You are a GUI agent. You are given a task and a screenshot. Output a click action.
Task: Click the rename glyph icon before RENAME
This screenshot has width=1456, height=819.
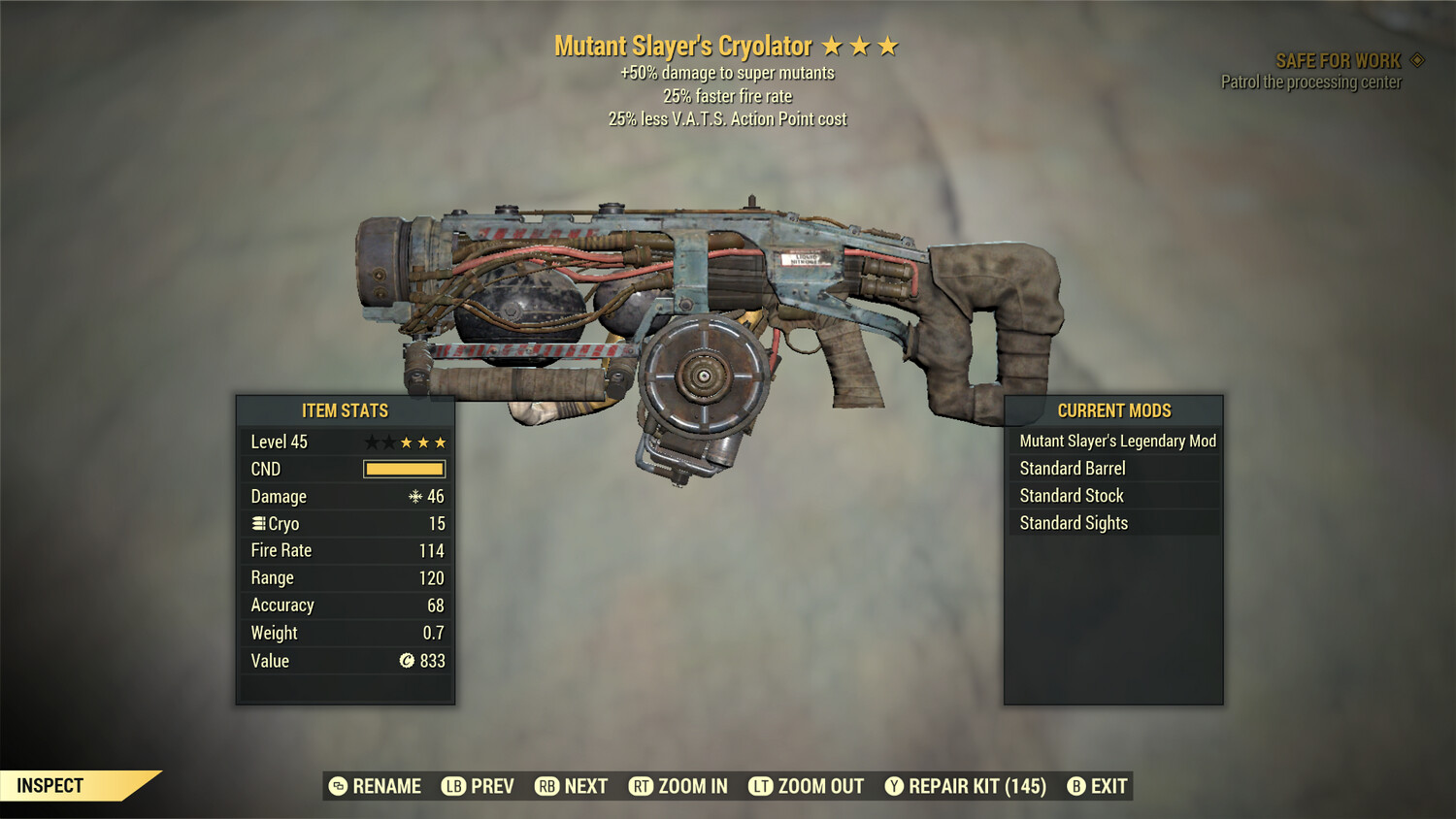[338, 786]
